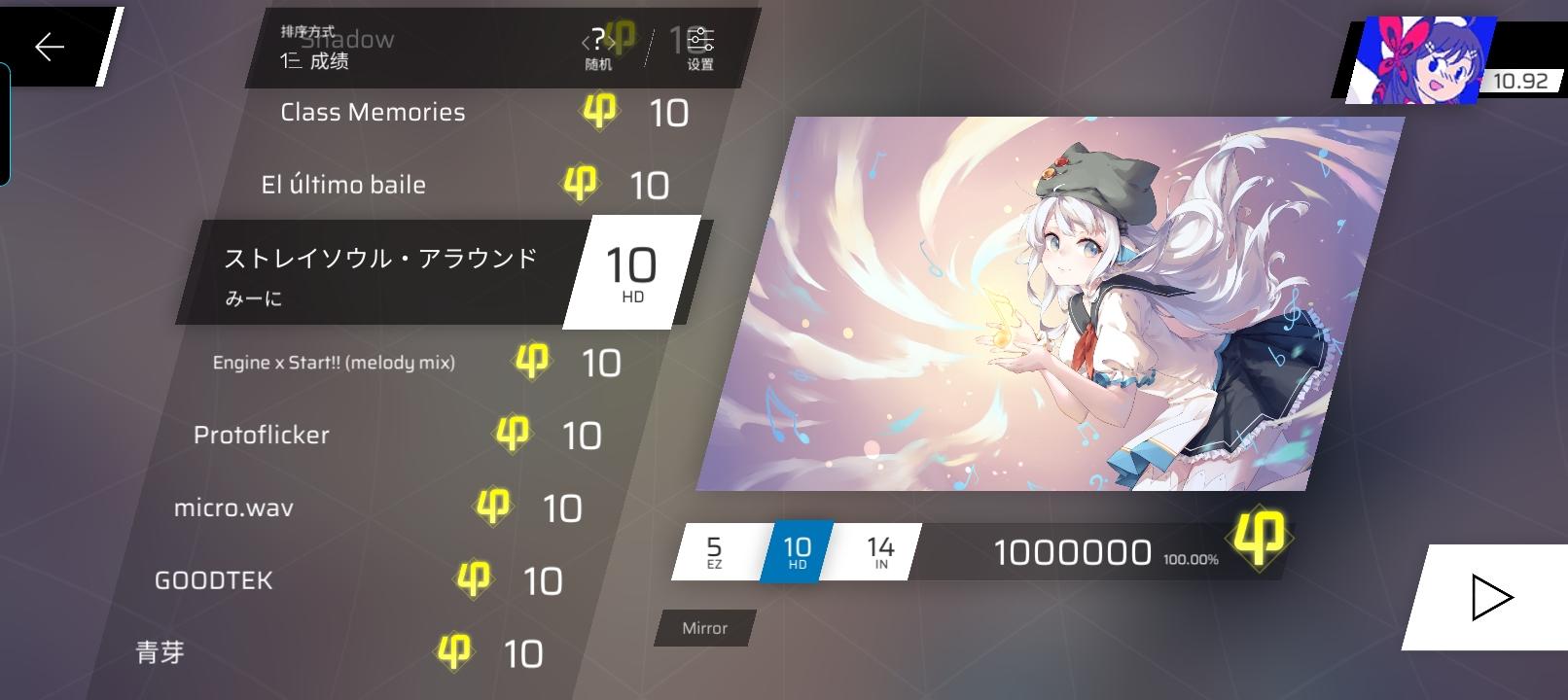Enable Mirror mode
Image resolution: width=1568 pixels, height=700 pixels.
pos(703,629)
